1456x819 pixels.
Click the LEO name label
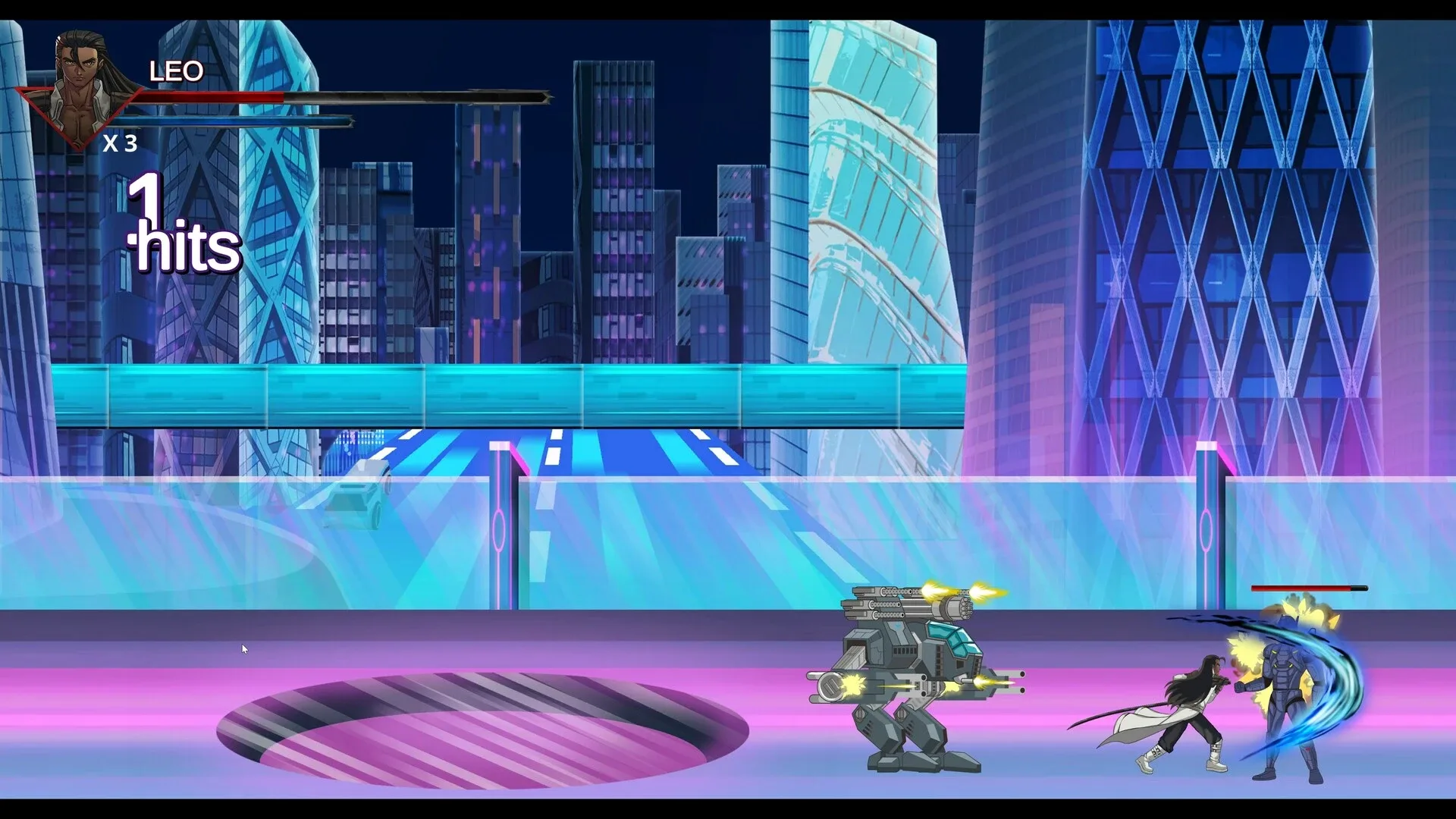point(176,73)
